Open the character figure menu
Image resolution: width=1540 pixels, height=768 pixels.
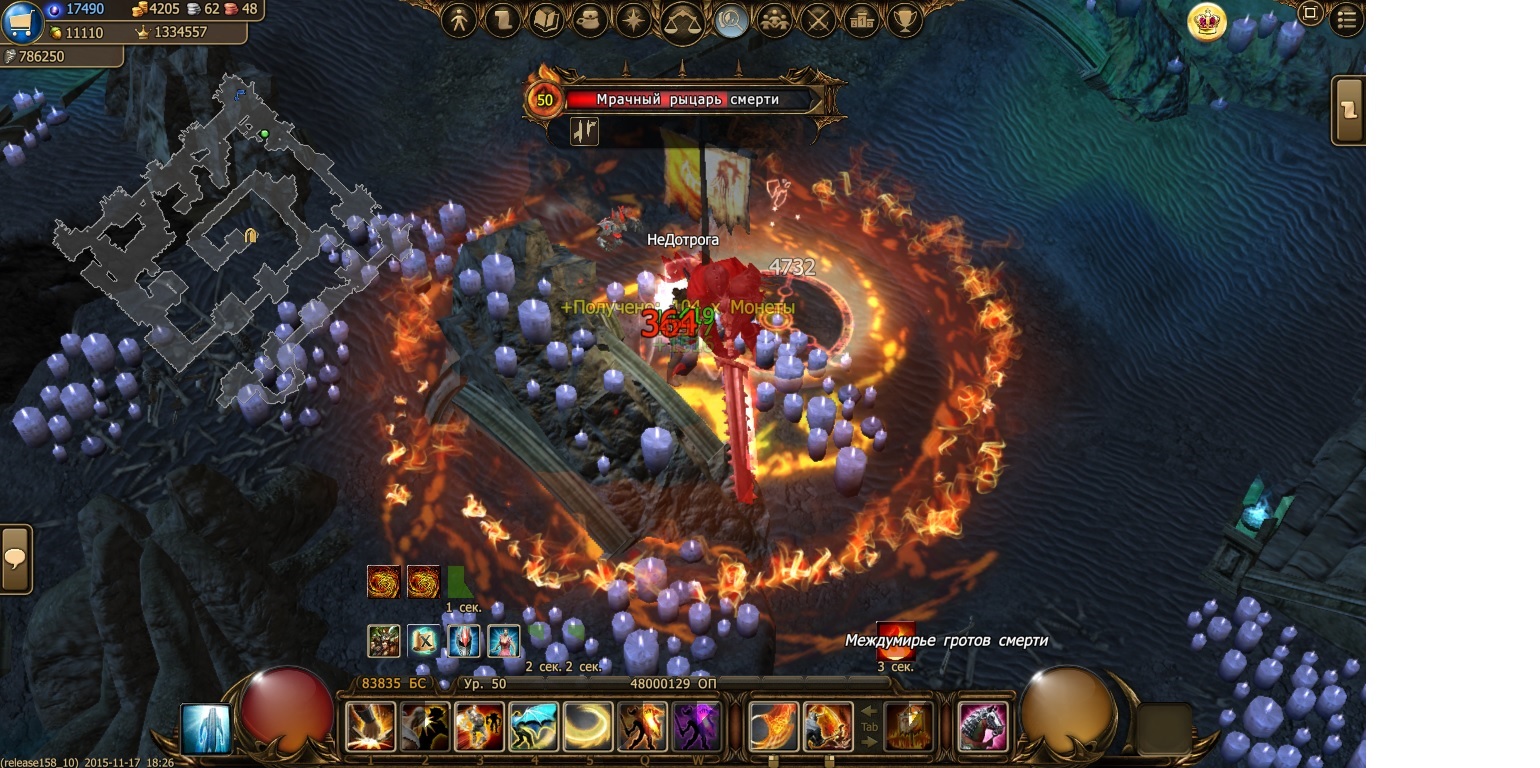pos(459,20)
